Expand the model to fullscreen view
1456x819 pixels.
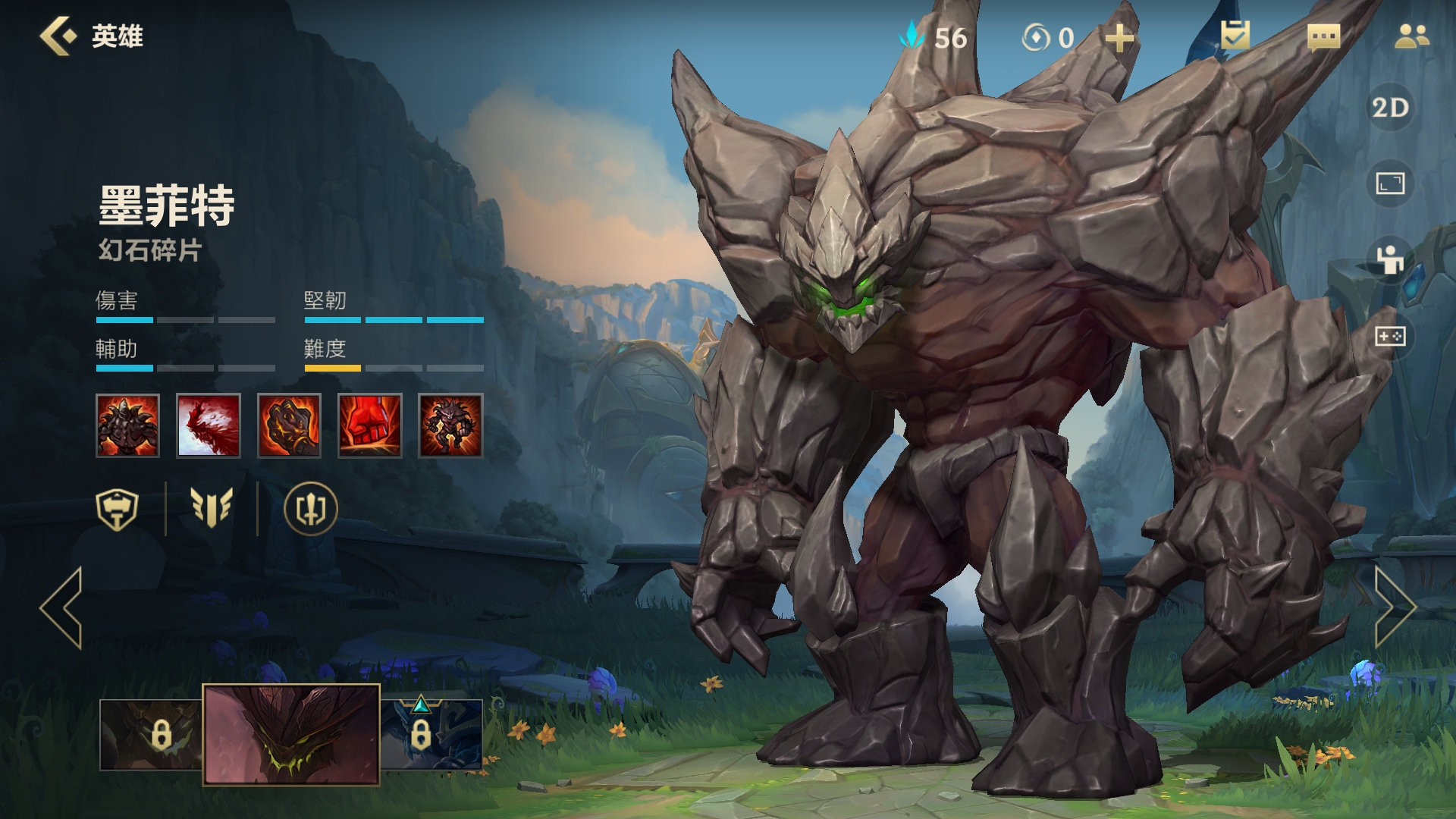tap(1390, 183)
